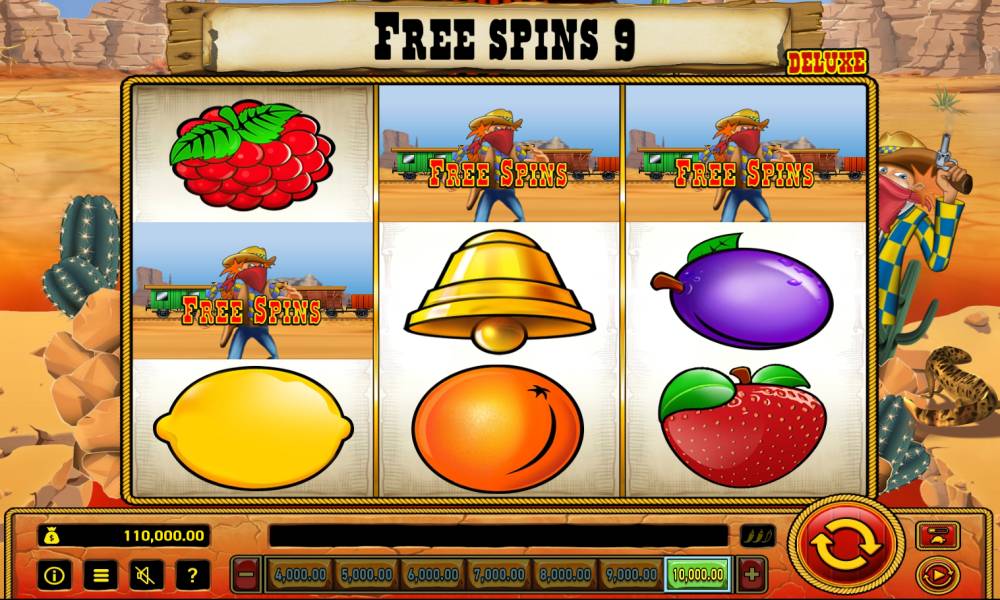Set bet to 6,000.00
The image size is (1000, 600).
[x=432, y=575]
